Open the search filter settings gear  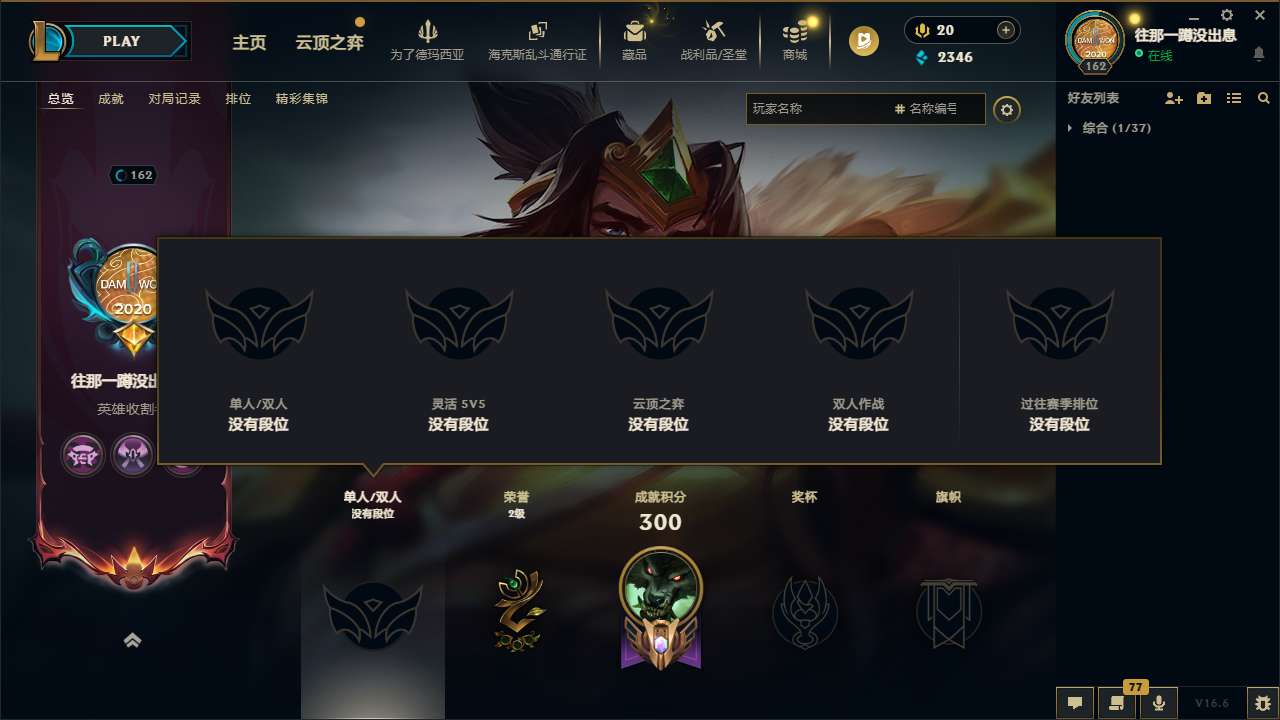click(x=1006, y=110)
